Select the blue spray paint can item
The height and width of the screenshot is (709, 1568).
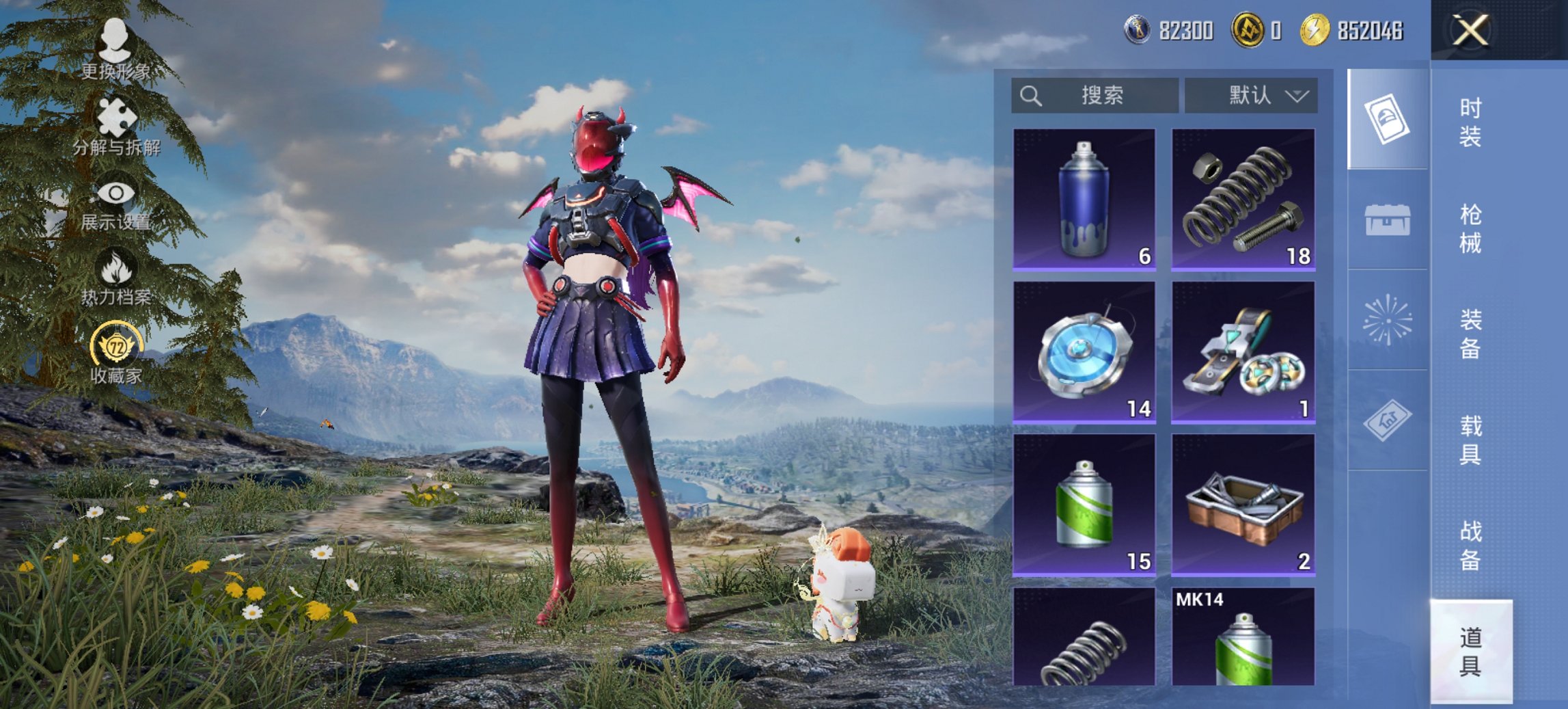pyautogui.click(x=1084, y=199)
